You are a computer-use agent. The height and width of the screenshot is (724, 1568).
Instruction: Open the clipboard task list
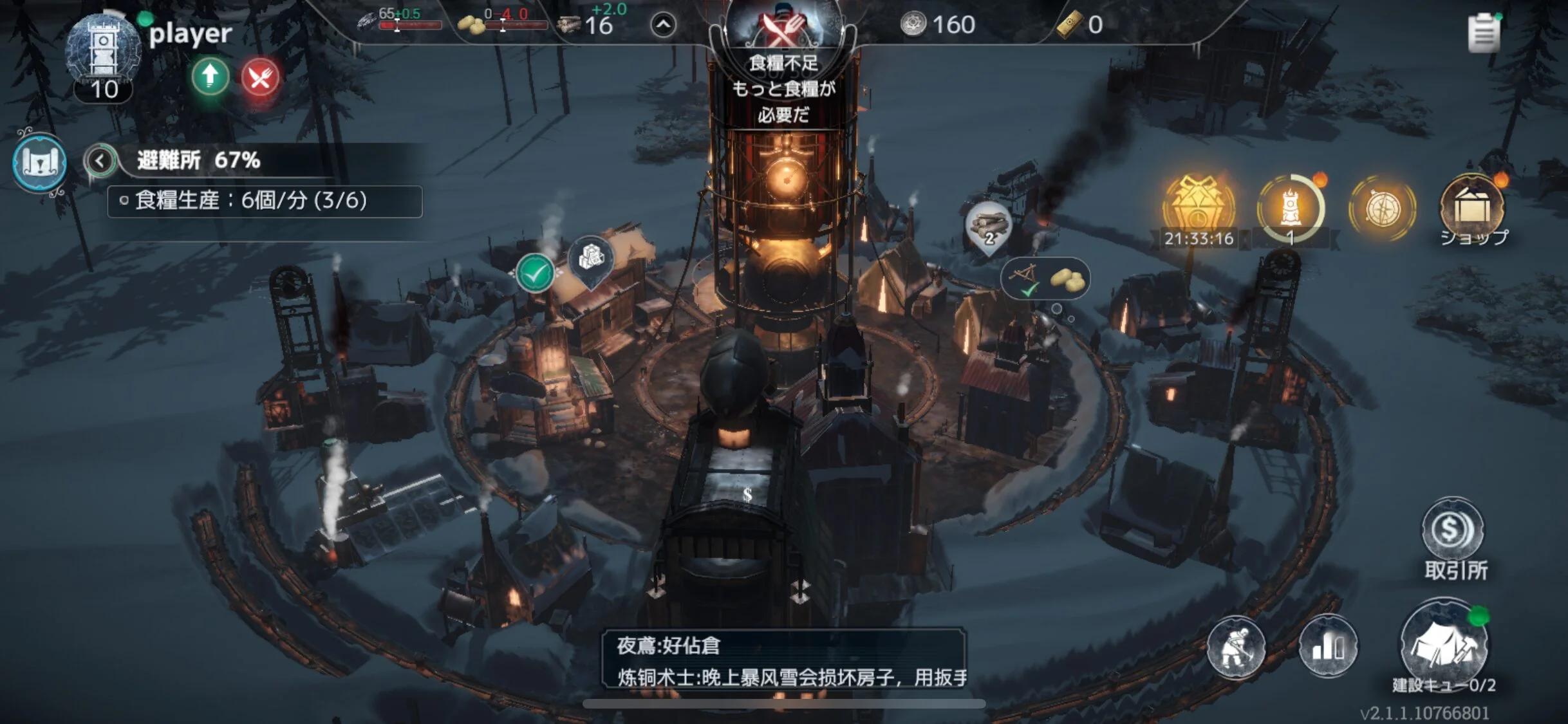[x=1483, y=32]
